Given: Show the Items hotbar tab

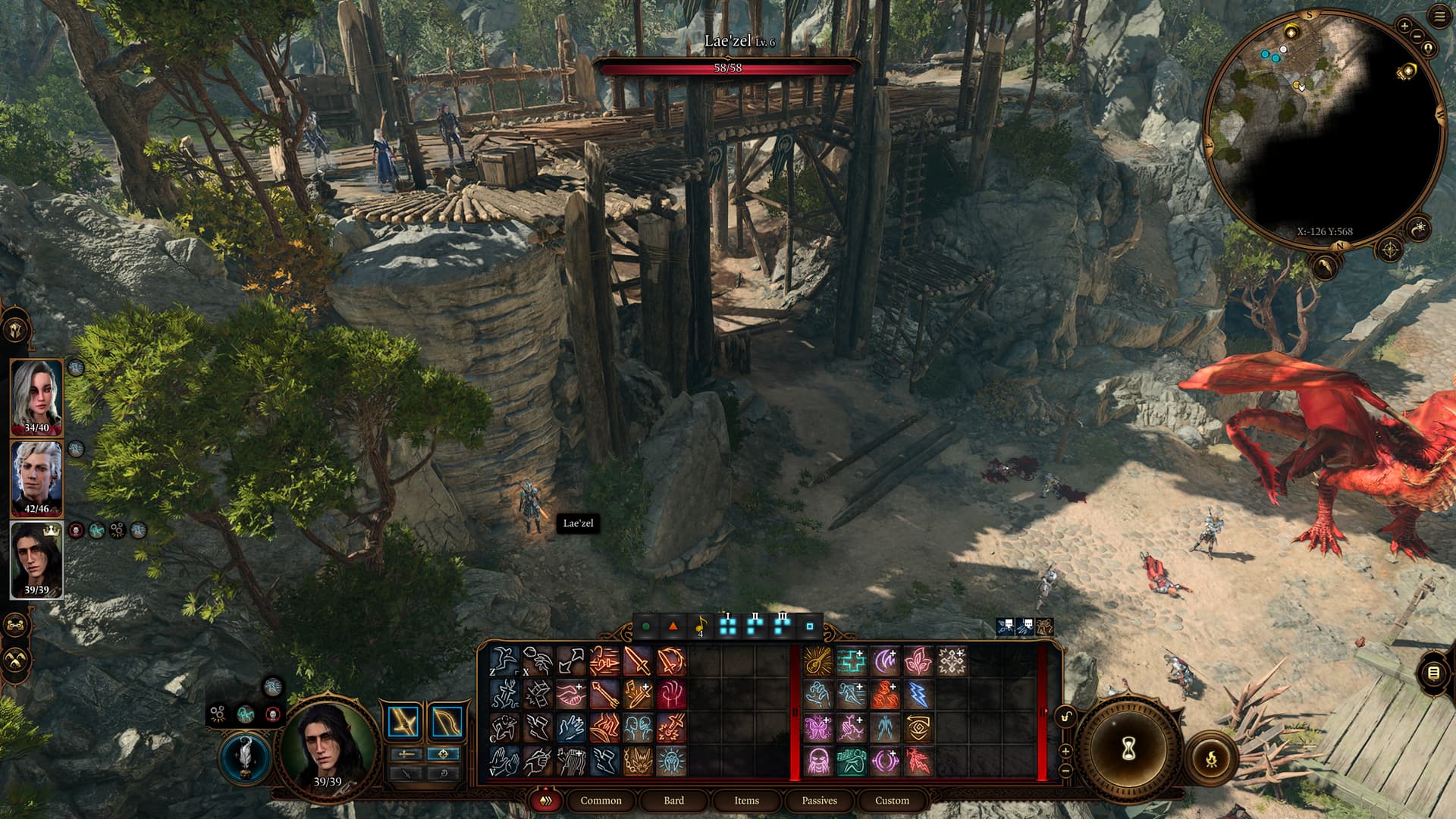Looking at the screenshot, I should (746, 800).
